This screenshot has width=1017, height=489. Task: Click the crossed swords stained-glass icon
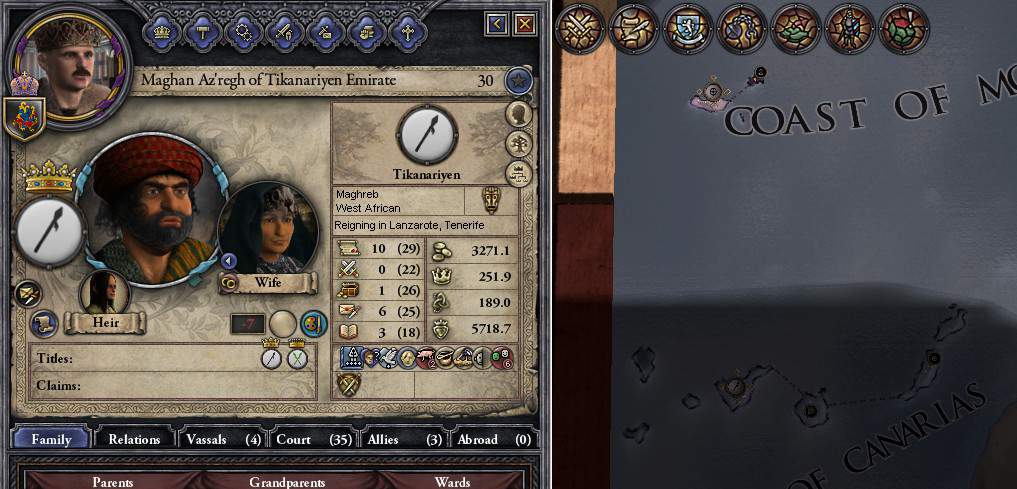[x=580, y=27]
